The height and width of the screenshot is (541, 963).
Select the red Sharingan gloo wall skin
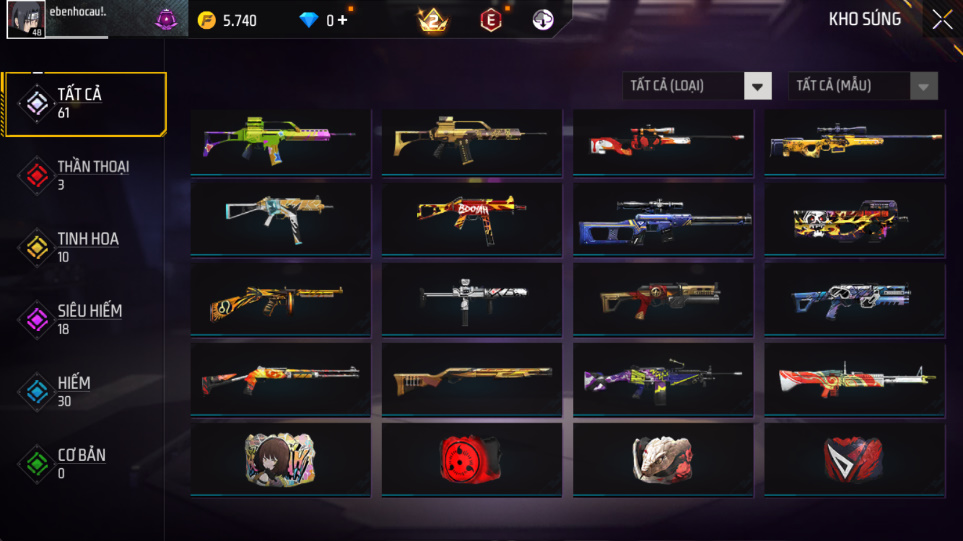pos(471,459)
